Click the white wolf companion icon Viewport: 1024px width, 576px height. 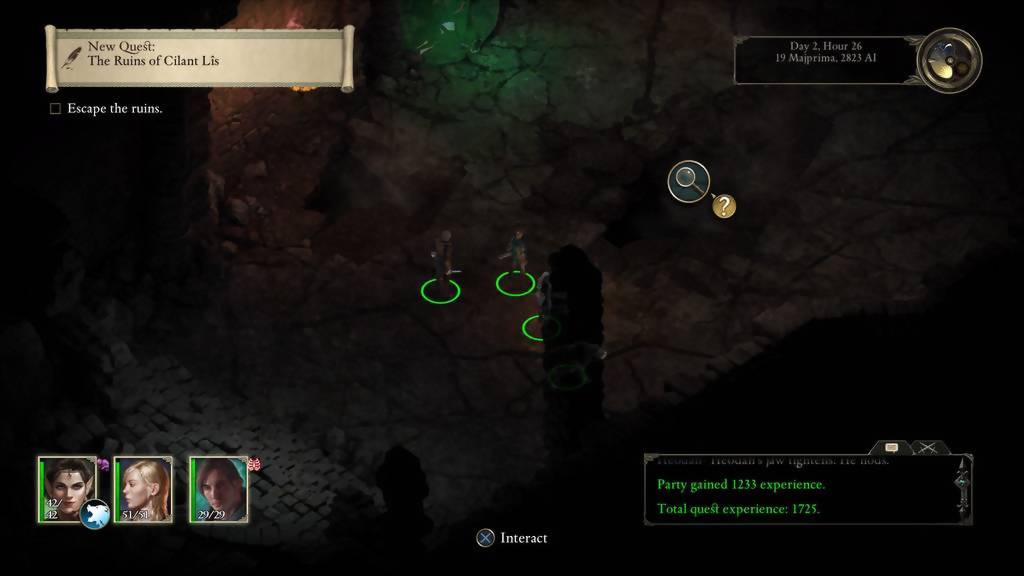click(95, 513)
